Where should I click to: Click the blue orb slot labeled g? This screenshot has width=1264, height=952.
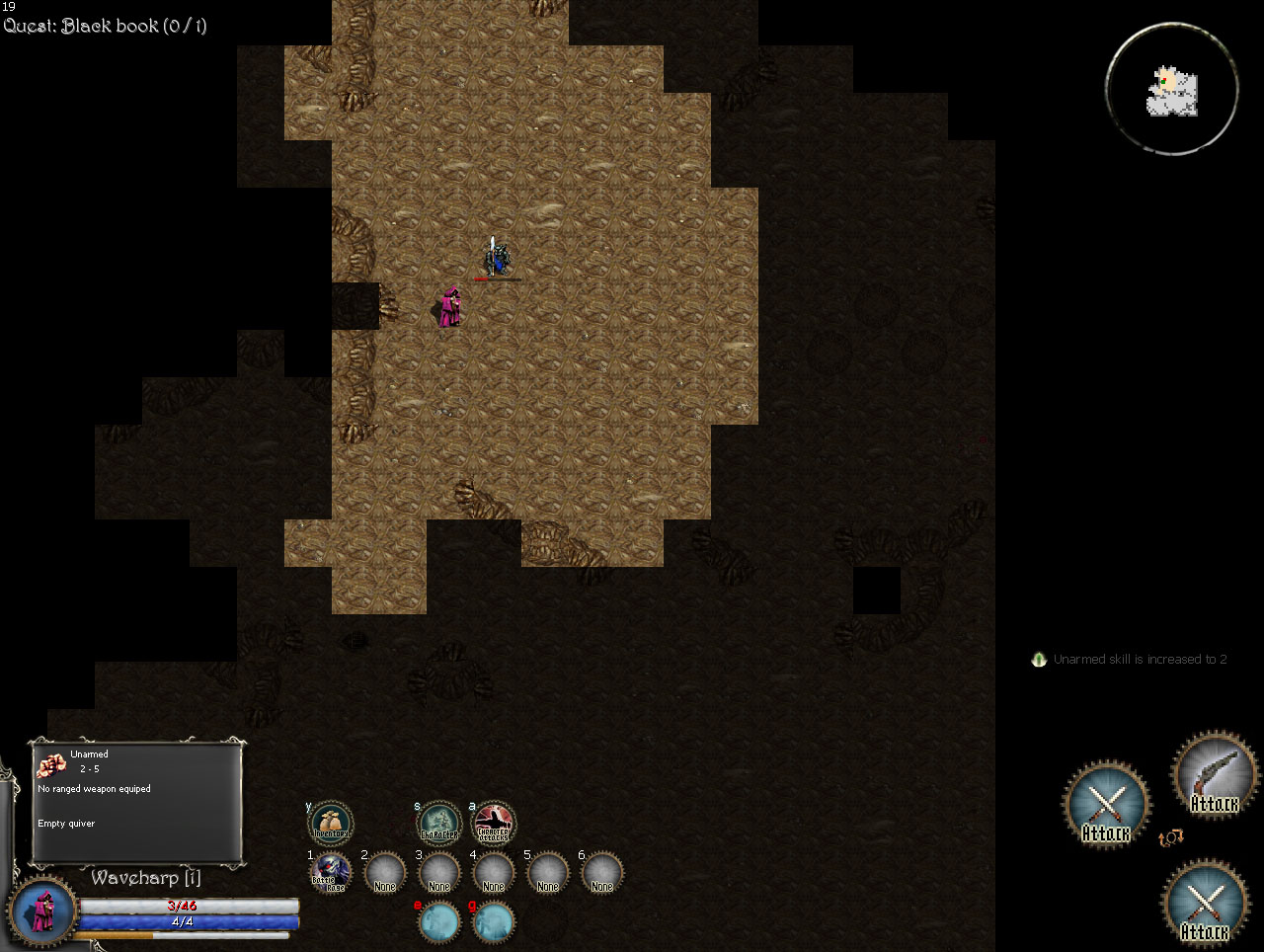[493, 922]
